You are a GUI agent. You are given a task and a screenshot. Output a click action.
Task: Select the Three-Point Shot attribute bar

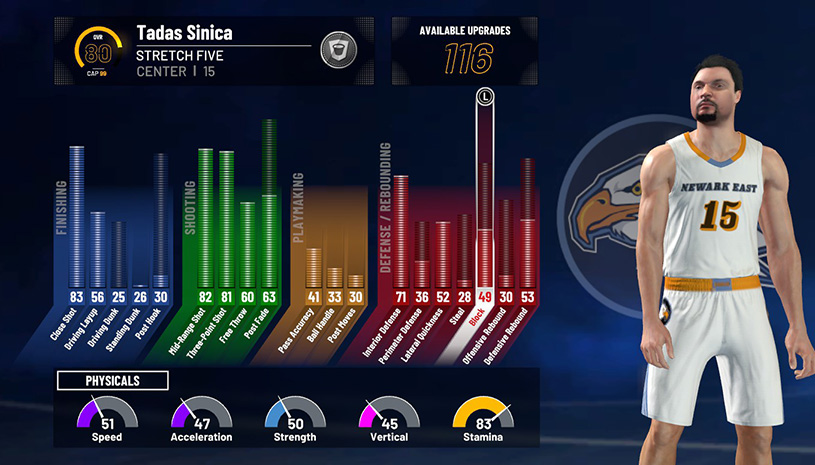[226, 222]
